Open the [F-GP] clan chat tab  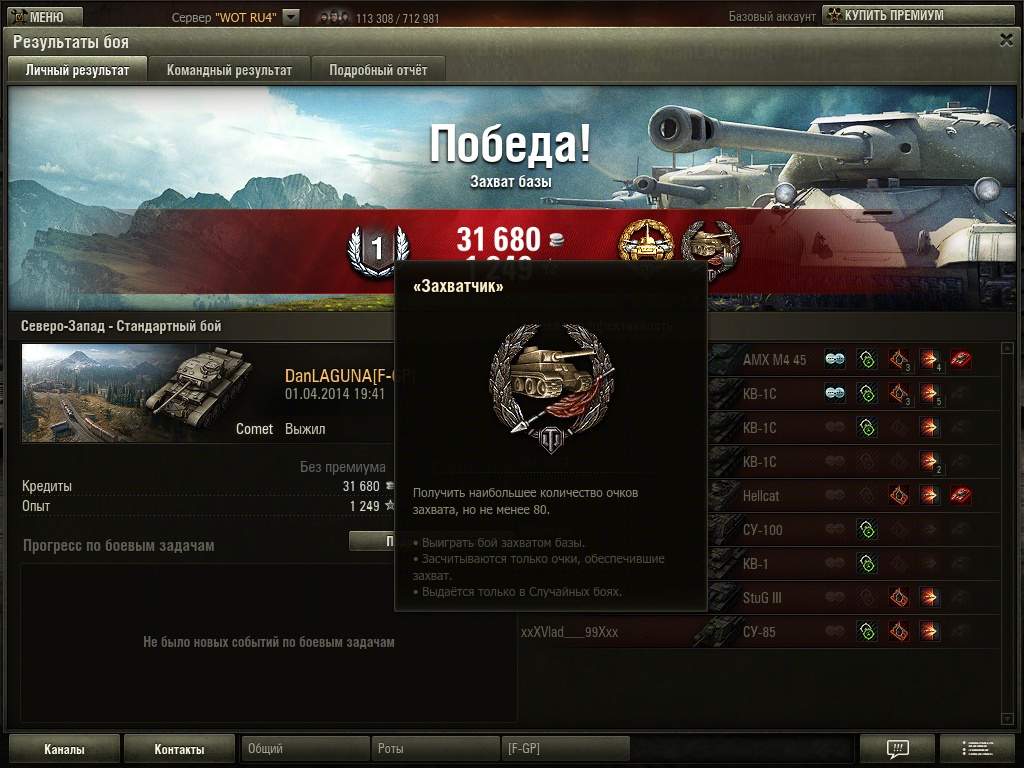564,749
